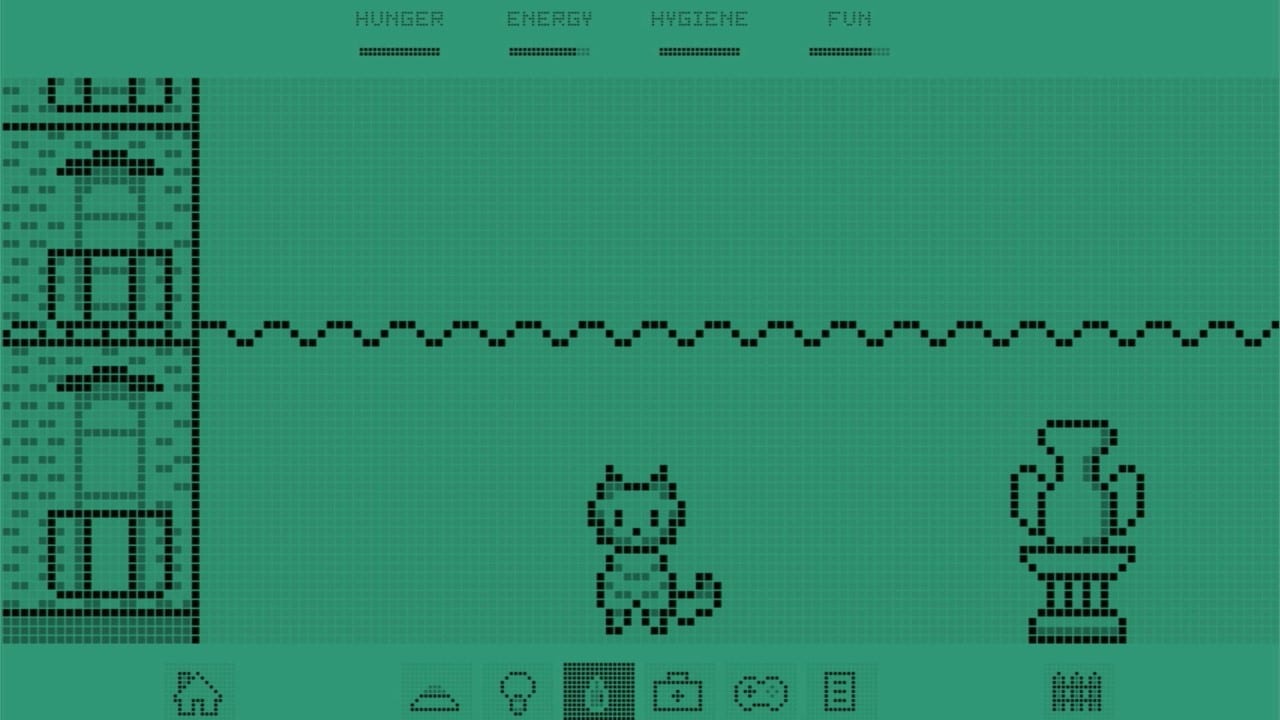The height and width of the screenshot is (720, 1280).
Task: Click the HUNGER progress bar
Action: point(399,50)
